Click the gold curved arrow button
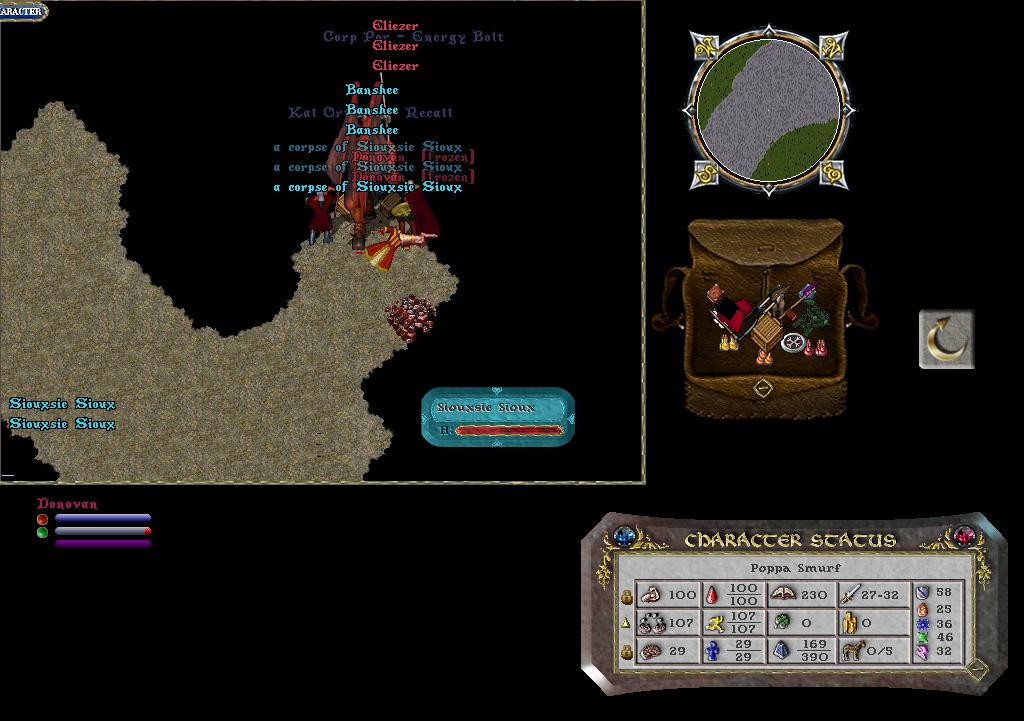Viewport: 1024px width, 721px height. coord(946,339)
